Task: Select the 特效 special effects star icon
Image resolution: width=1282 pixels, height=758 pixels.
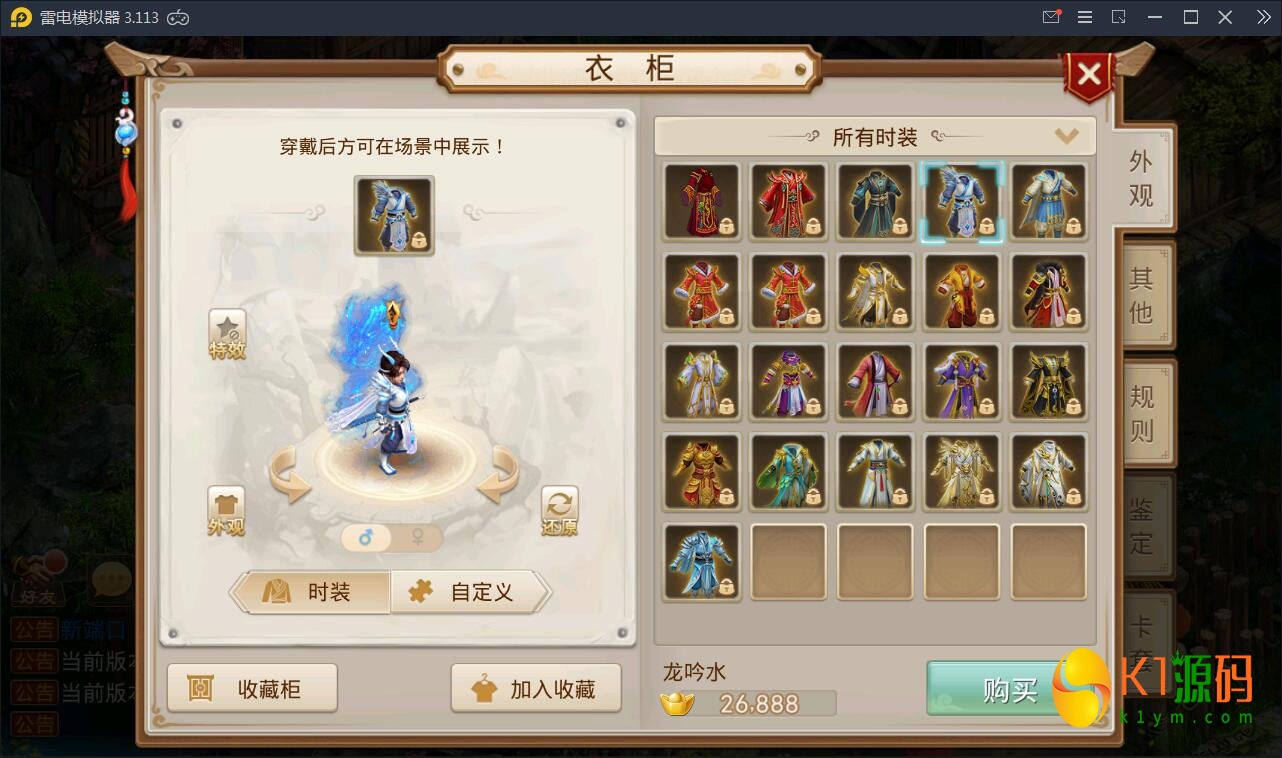Action: coord(227,332)
